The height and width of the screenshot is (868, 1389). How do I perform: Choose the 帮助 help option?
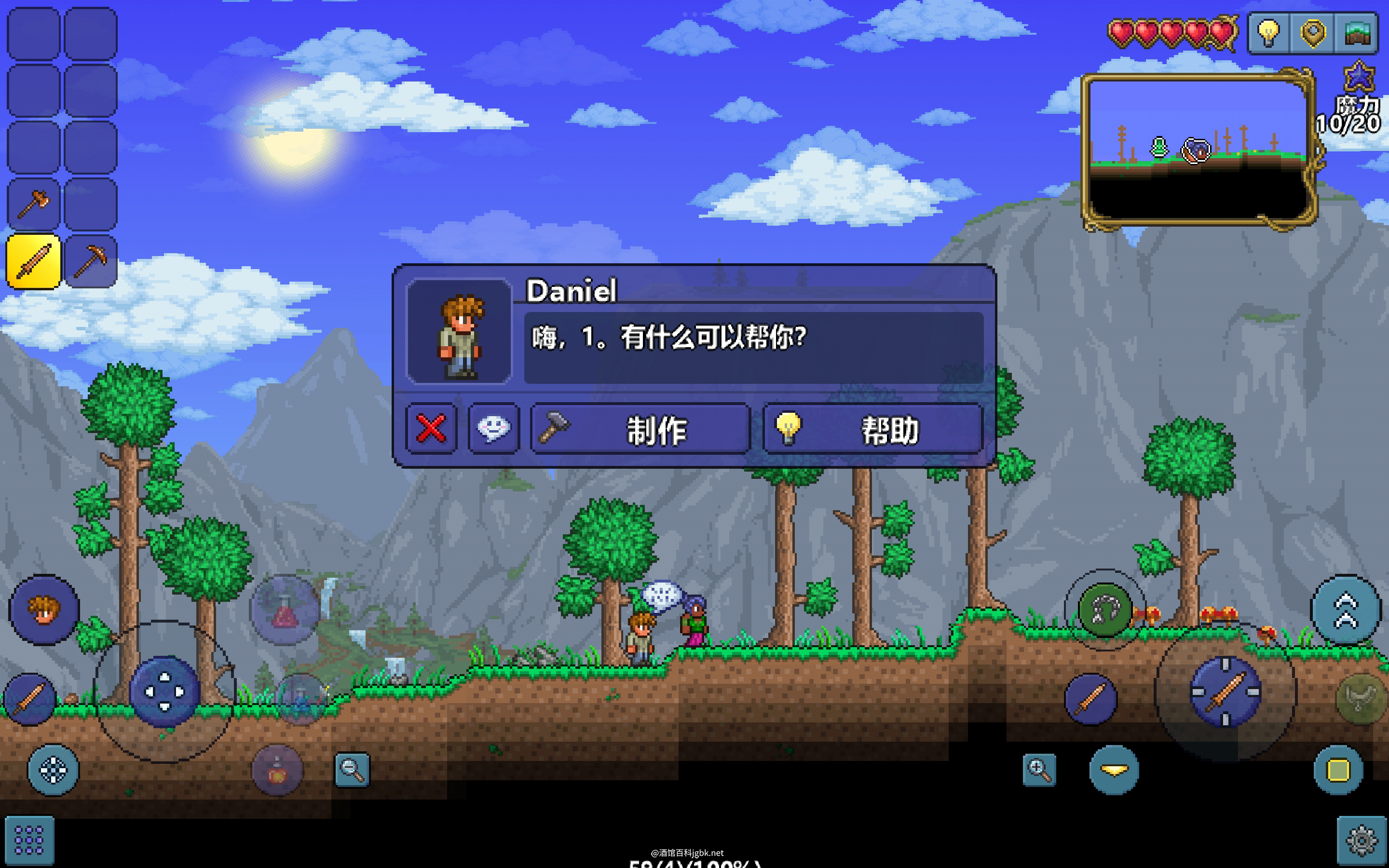tap(872, 429)
